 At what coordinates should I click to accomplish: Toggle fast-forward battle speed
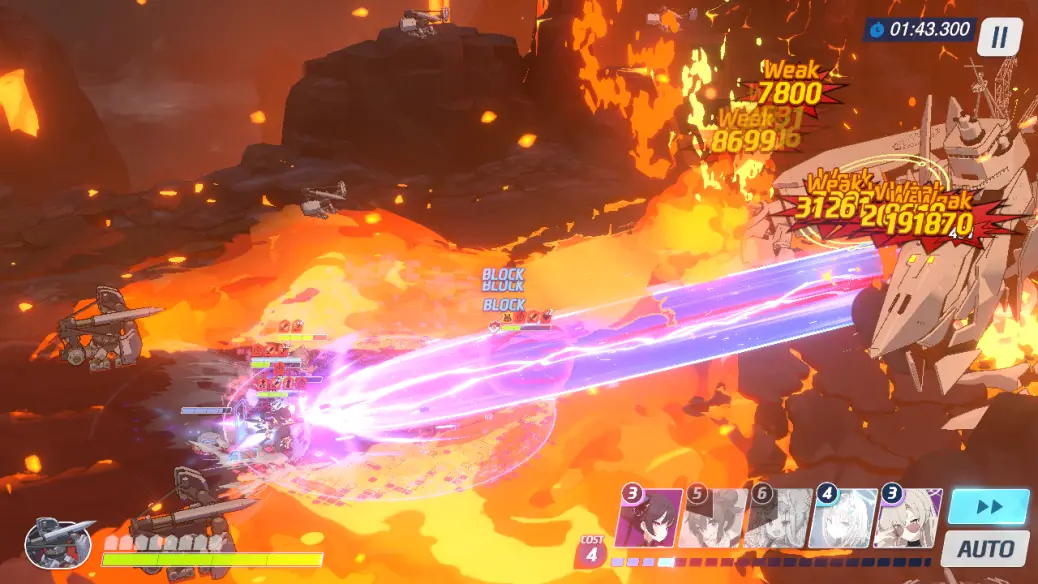[x=988, y=507]
